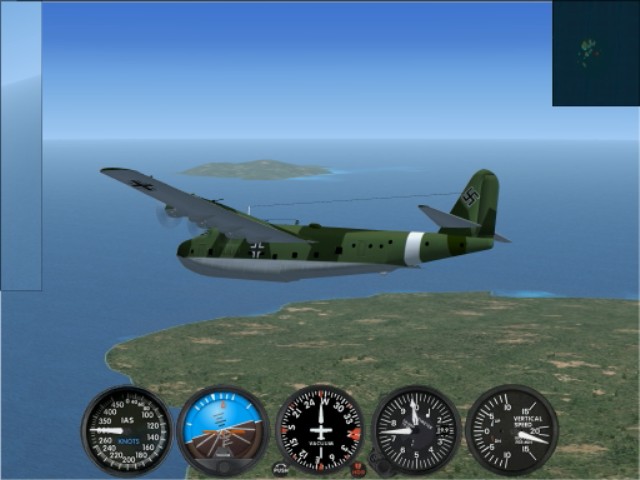Screen dimensions: 640x480
Task: Click the PUSH knob below the heading gauge
Action: tap(280, 468)
